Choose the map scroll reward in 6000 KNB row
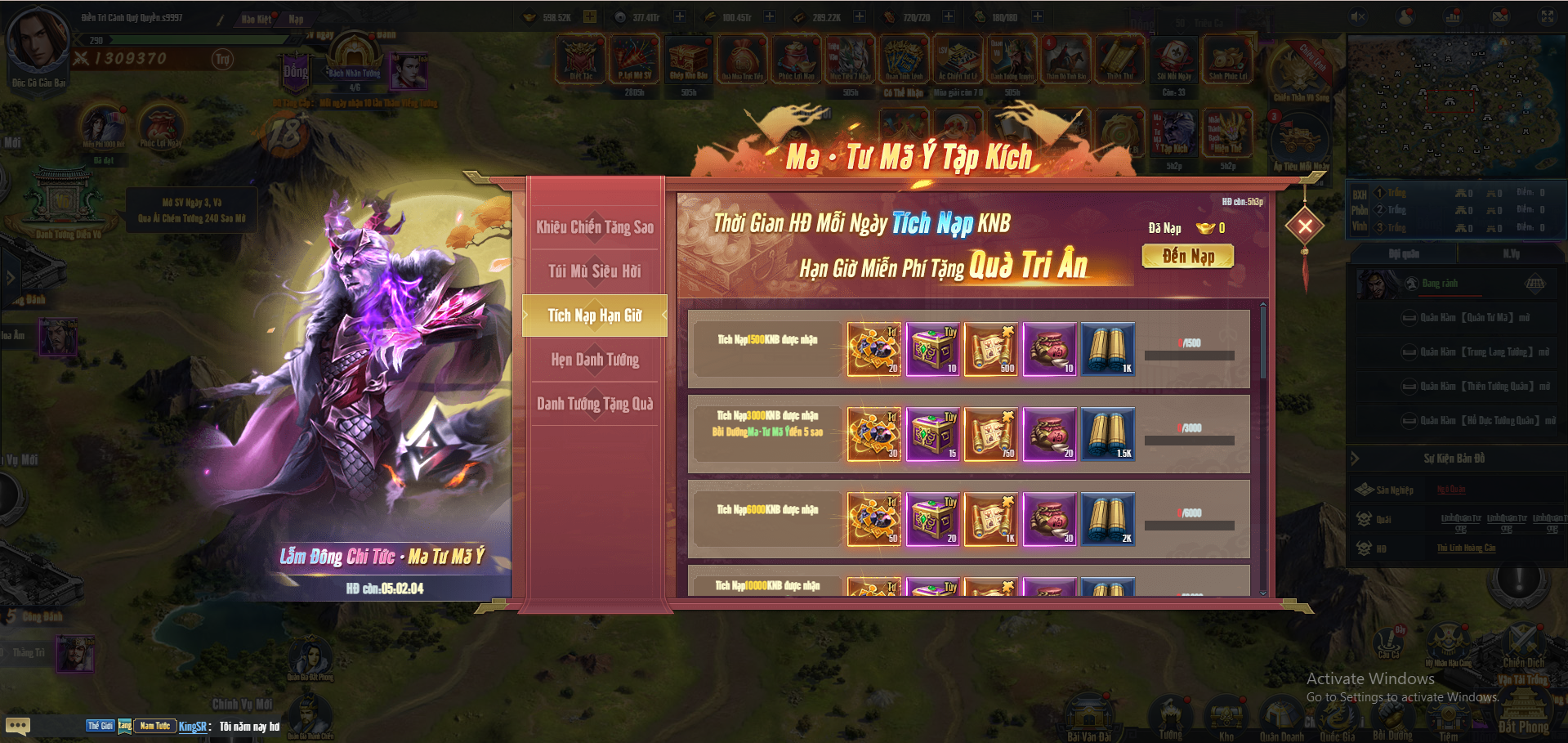Viewport: 1568px width, 743px height. coord(991,519)
